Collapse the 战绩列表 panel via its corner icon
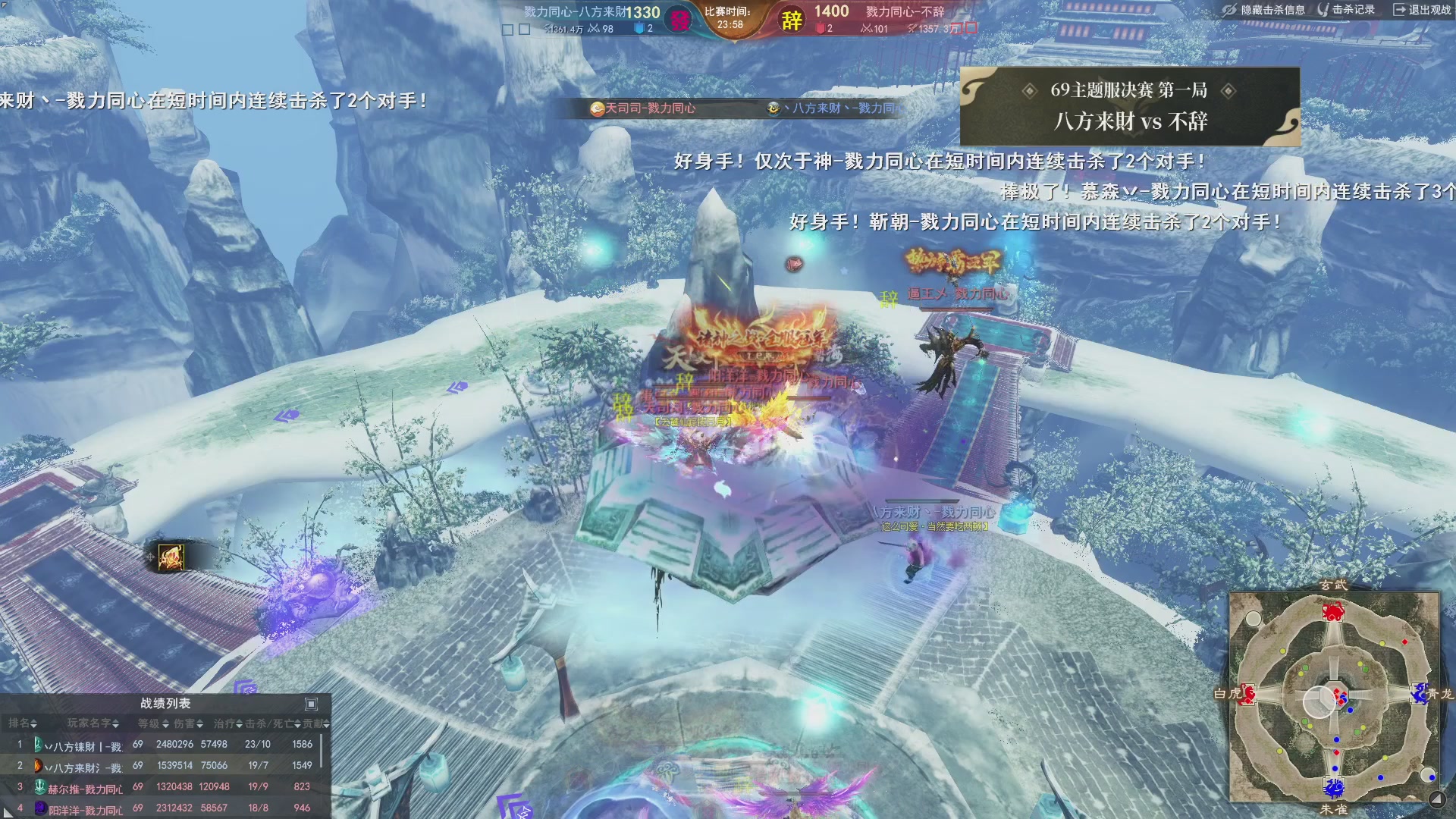 point(311,704)
